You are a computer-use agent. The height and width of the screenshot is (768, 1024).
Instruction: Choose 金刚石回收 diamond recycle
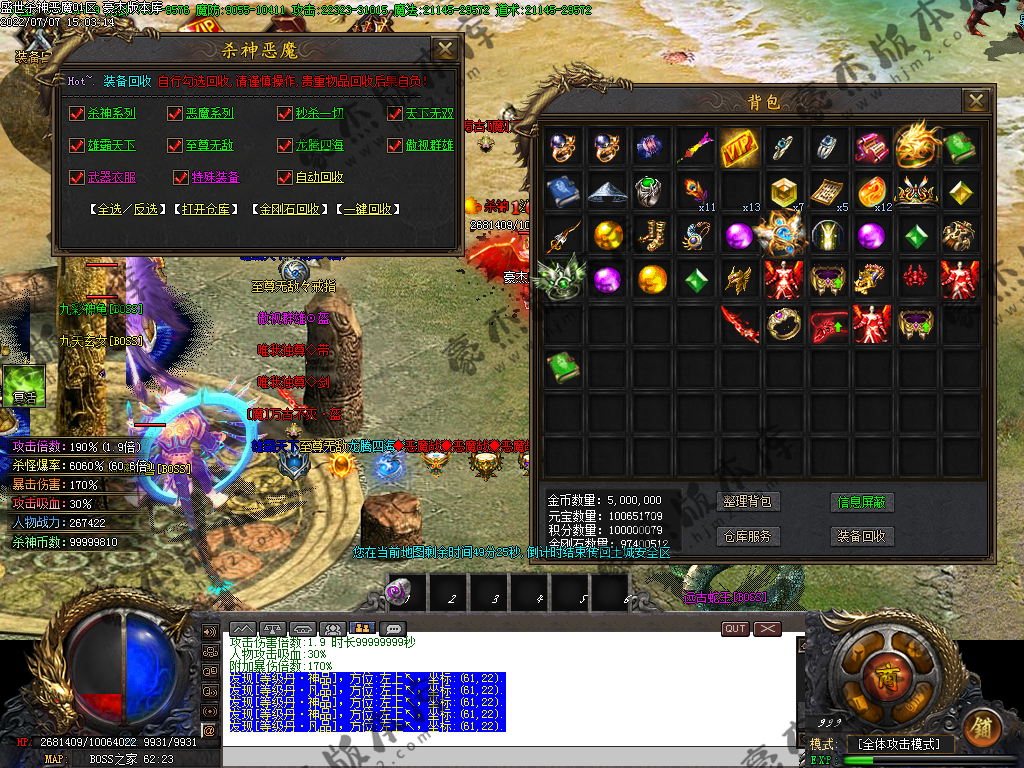tap(289, 210)
